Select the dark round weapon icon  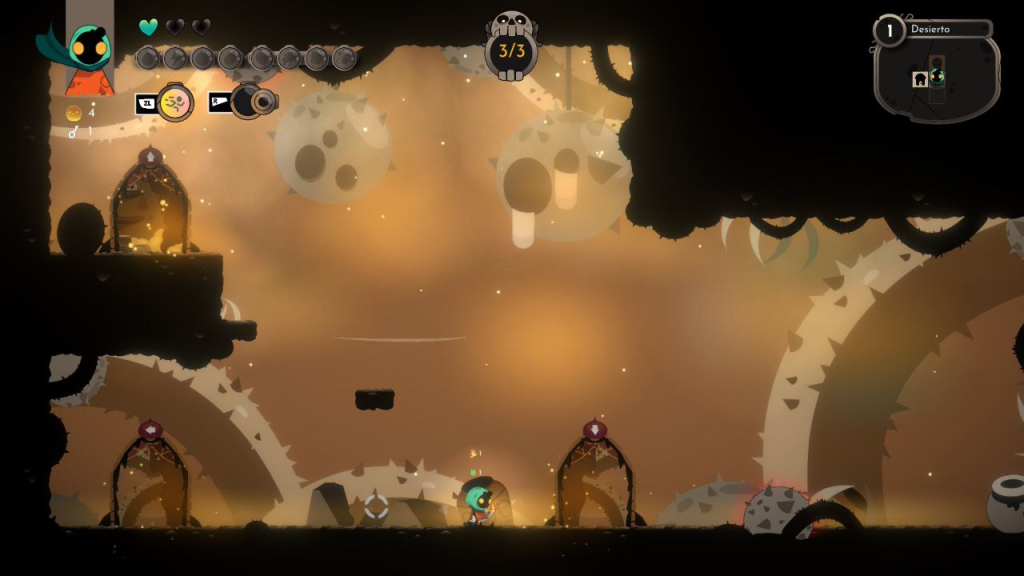[248, 101]
